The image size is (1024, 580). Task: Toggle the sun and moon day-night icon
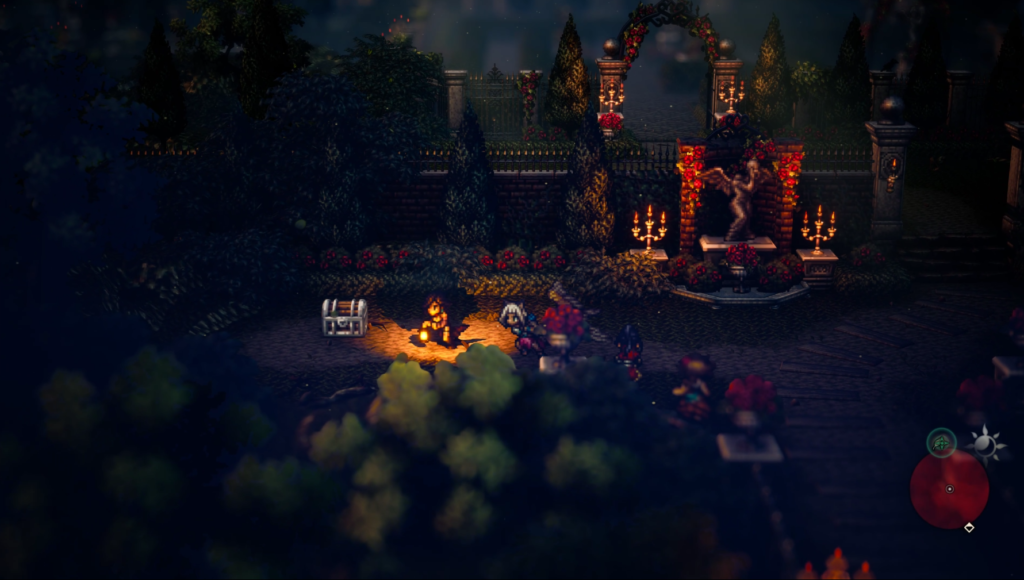coord(985,443)
